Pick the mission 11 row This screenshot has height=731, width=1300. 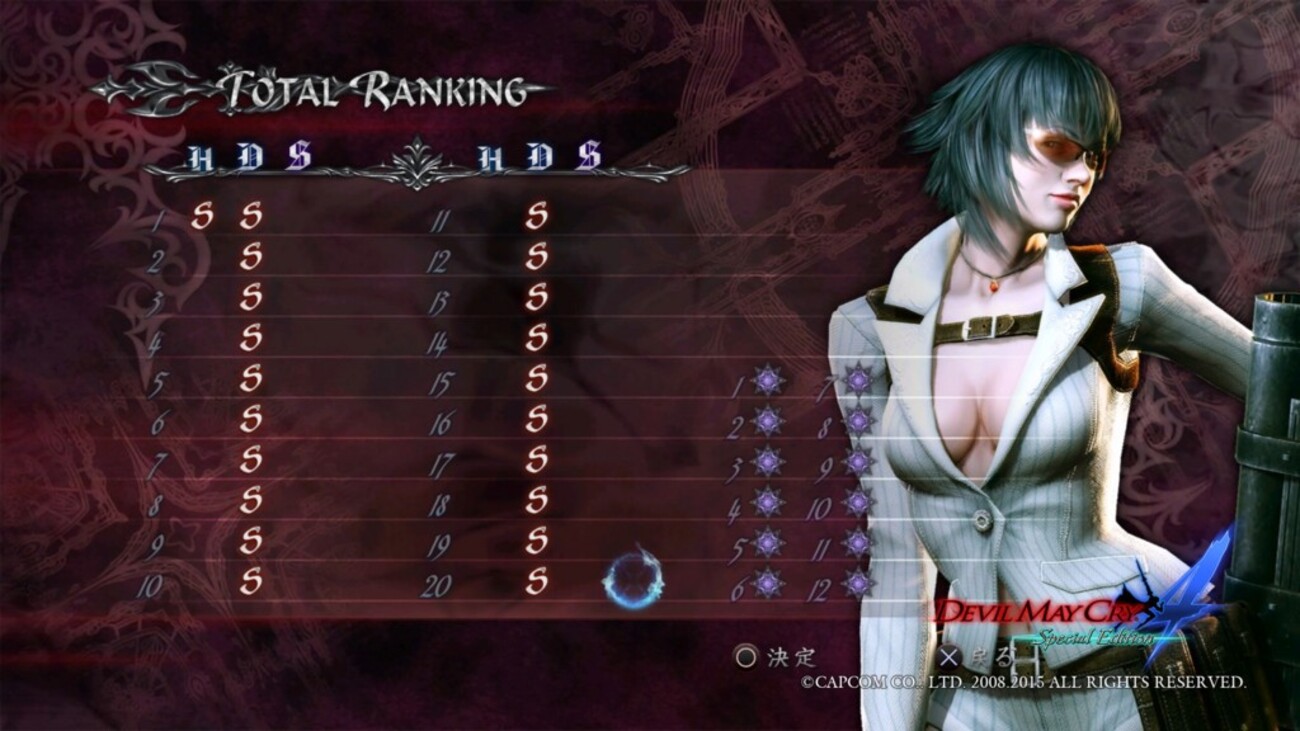pos(537,217)
